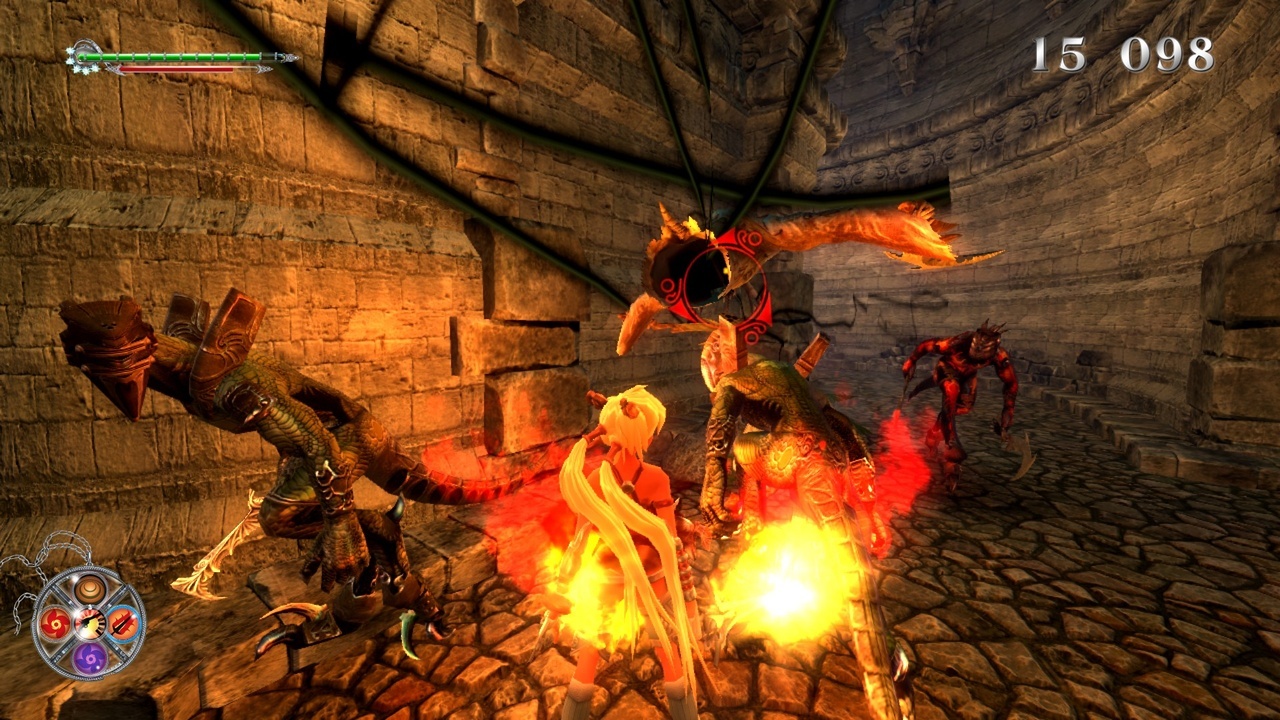This screenshot has height=720, width=1280.
Task: Choose the purple pinwheel amulet power
Action: tap(89, 657)
